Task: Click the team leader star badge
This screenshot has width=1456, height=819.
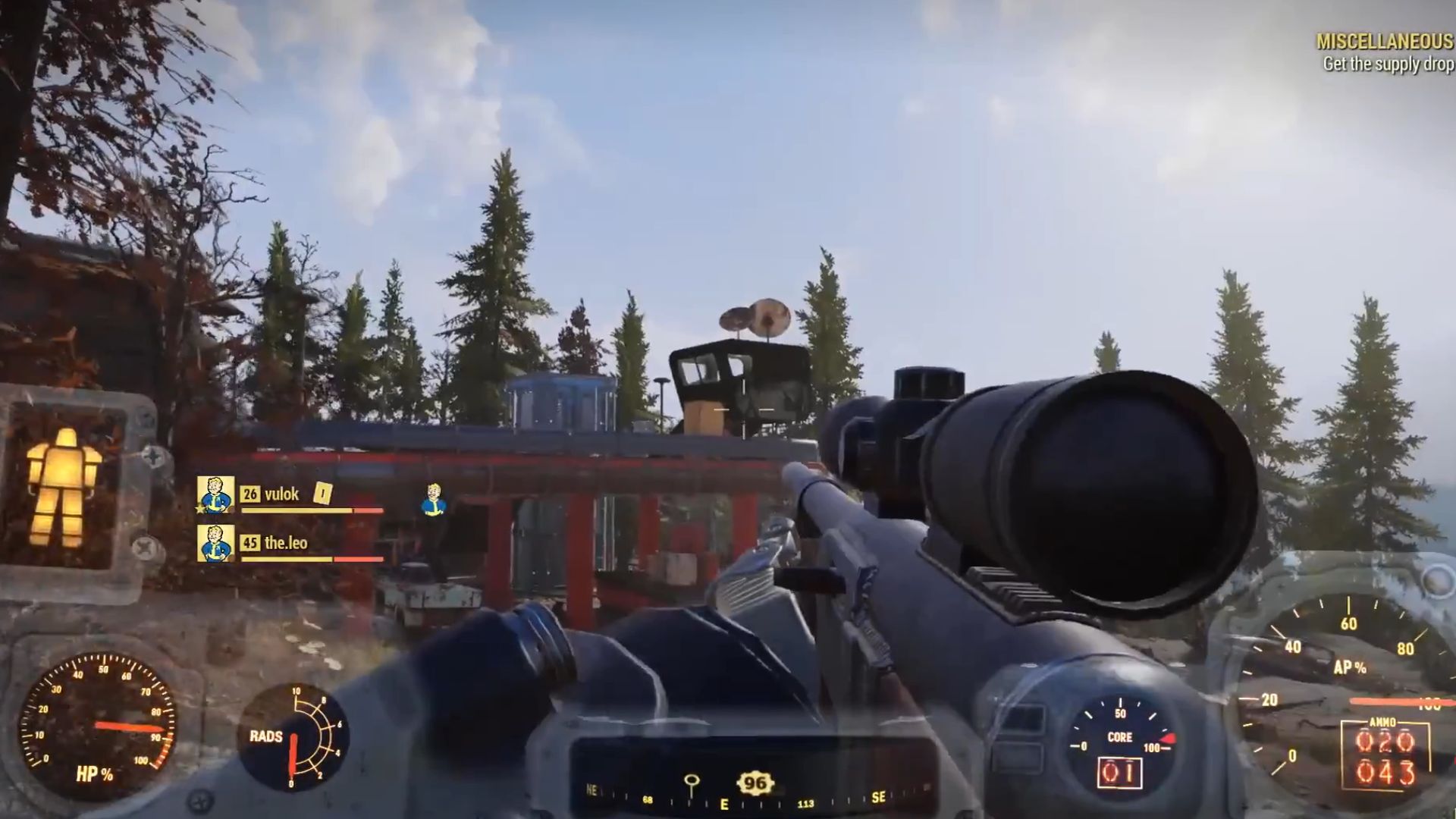Action: 199,510
